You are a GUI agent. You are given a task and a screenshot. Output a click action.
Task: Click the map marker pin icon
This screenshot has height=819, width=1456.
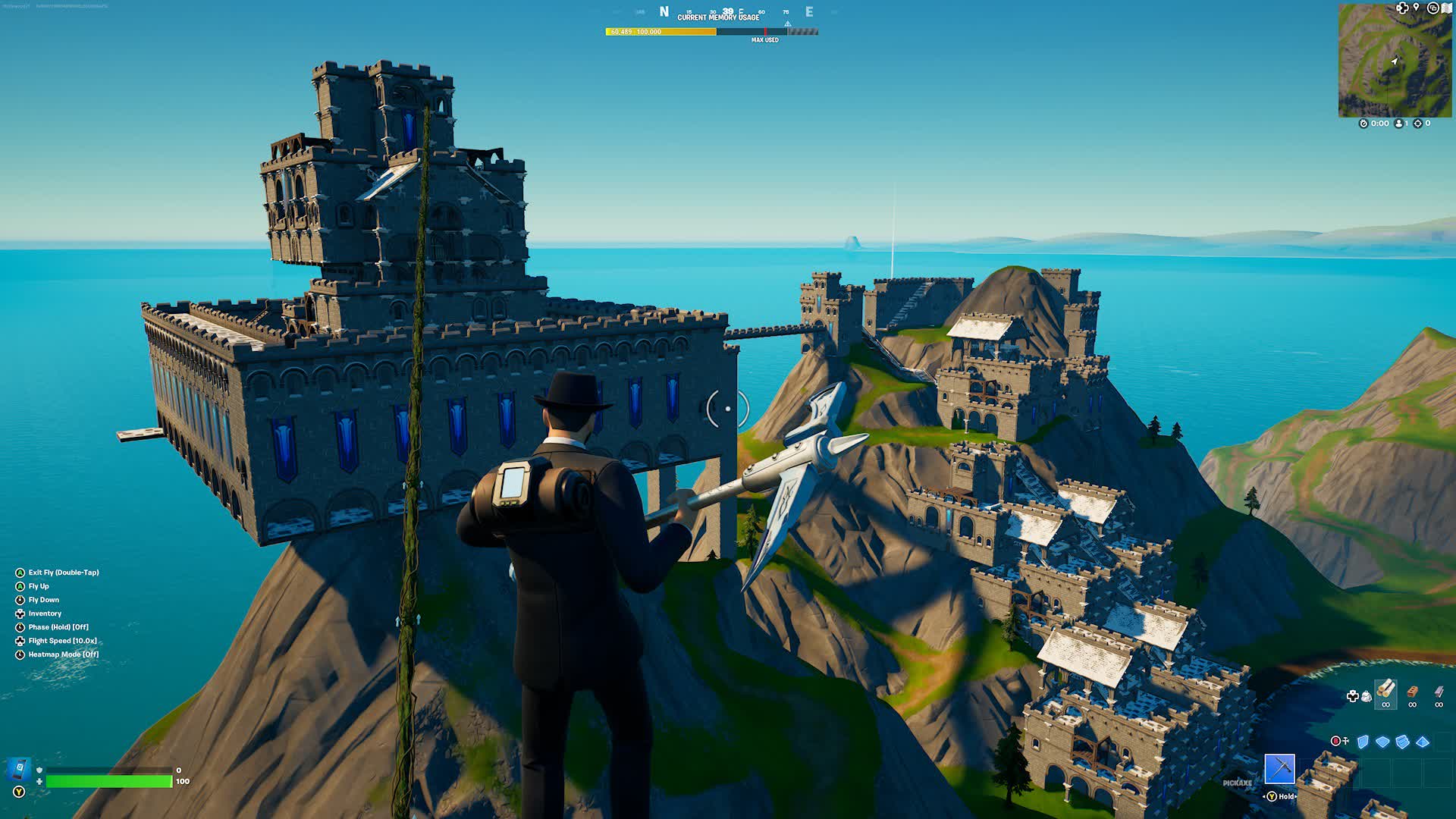pyautogui.click(x=1415, y=8)
